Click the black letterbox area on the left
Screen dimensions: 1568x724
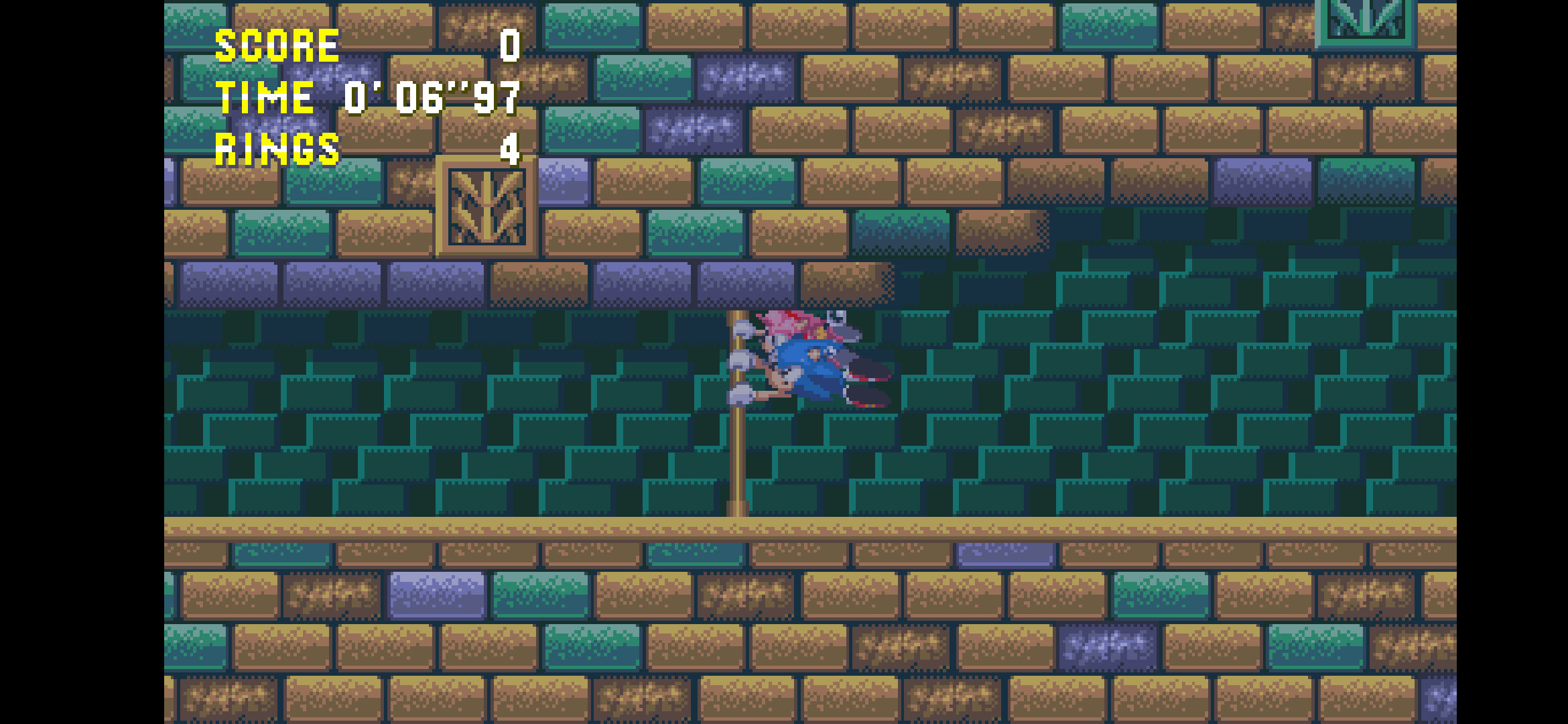80,362
